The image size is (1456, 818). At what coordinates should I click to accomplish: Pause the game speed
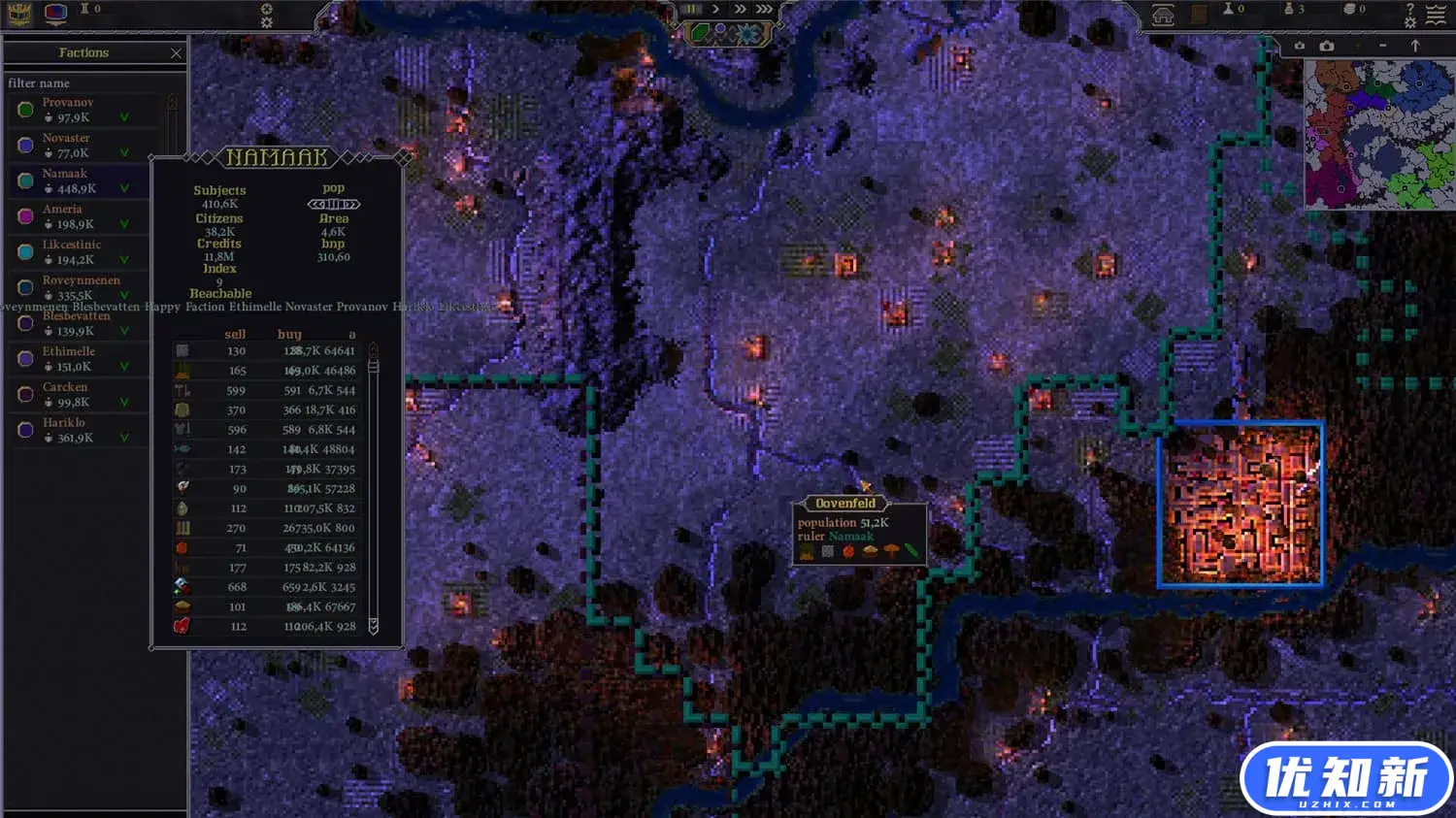[x=692, y=9]
